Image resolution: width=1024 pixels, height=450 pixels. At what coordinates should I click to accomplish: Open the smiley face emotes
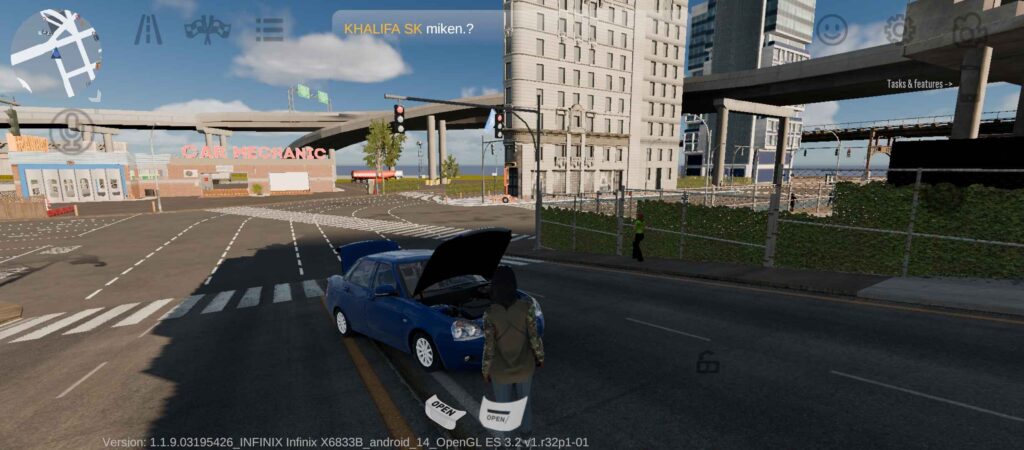831,29
